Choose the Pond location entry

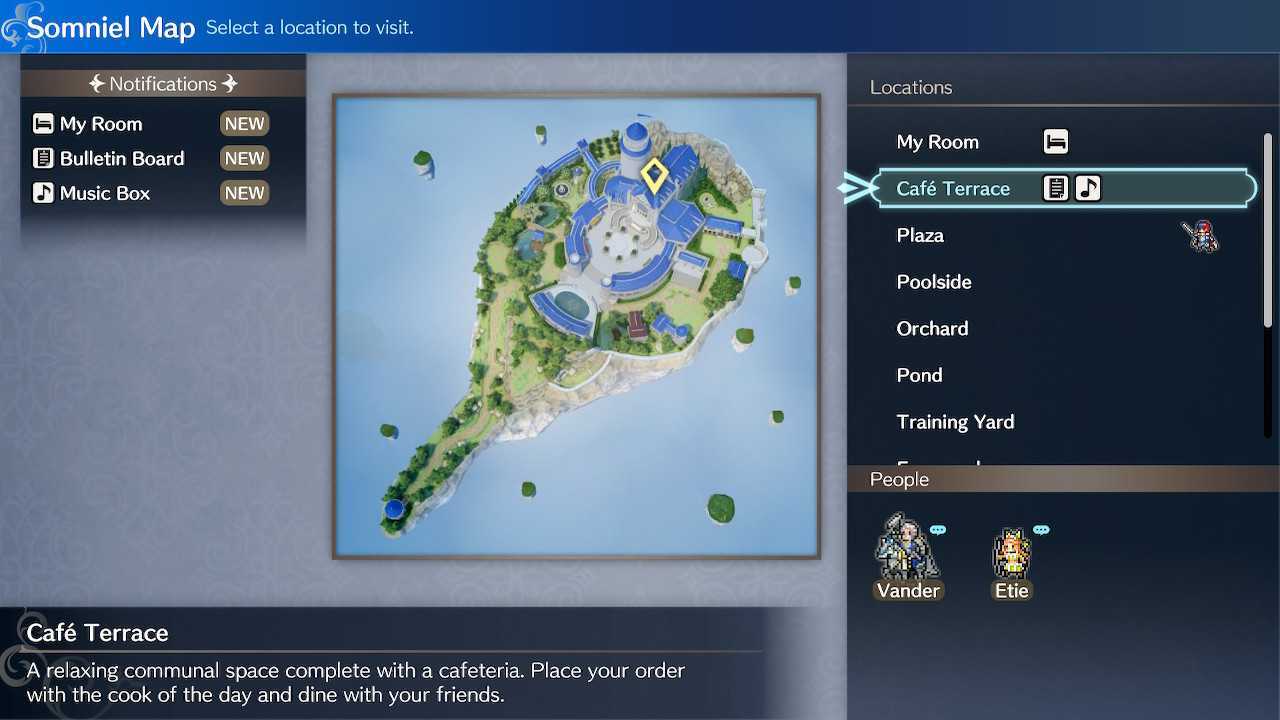point(919,376)
